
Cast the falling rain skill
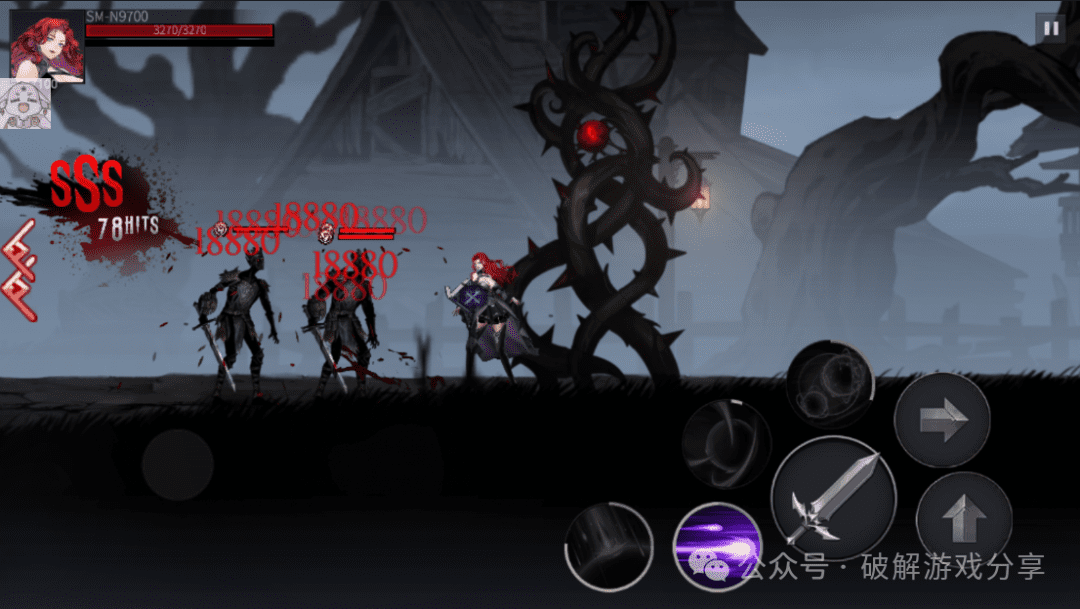pos(608,546)
